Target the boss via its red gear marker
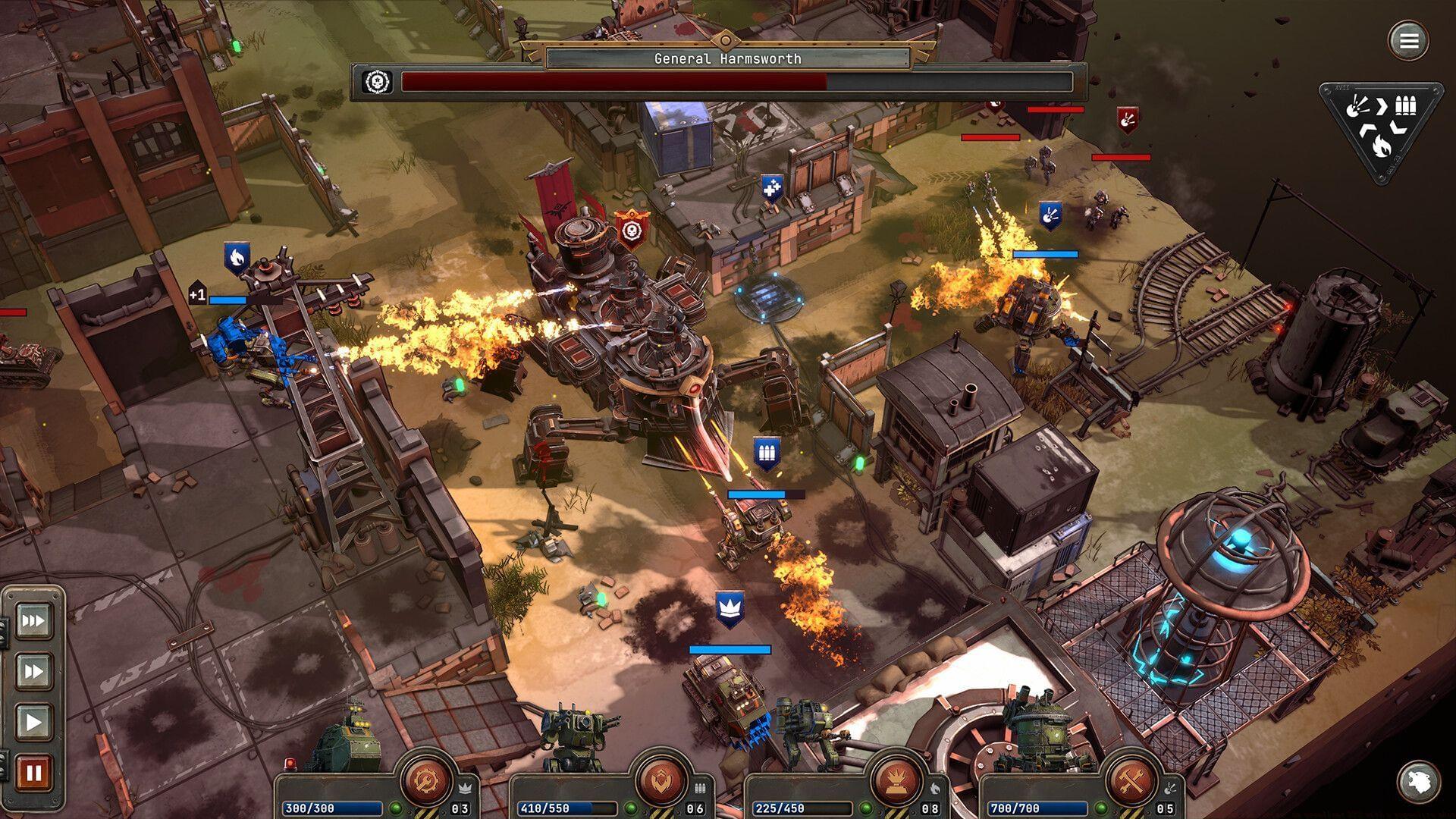Screen dimensions: 1456x819 click(632, 228)
